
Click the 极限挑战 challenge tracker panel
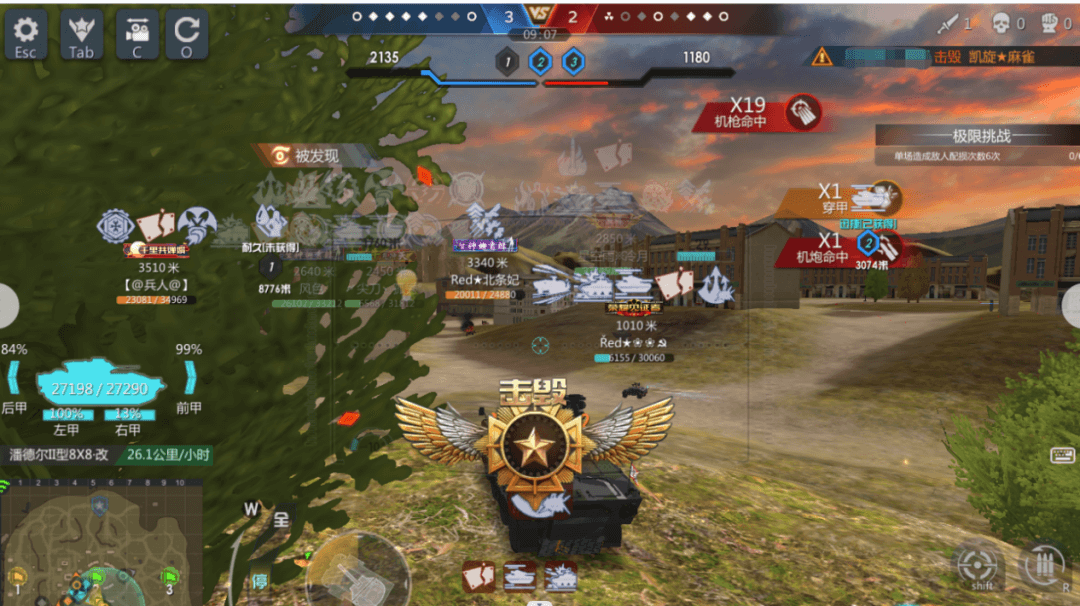coord(976,144)
